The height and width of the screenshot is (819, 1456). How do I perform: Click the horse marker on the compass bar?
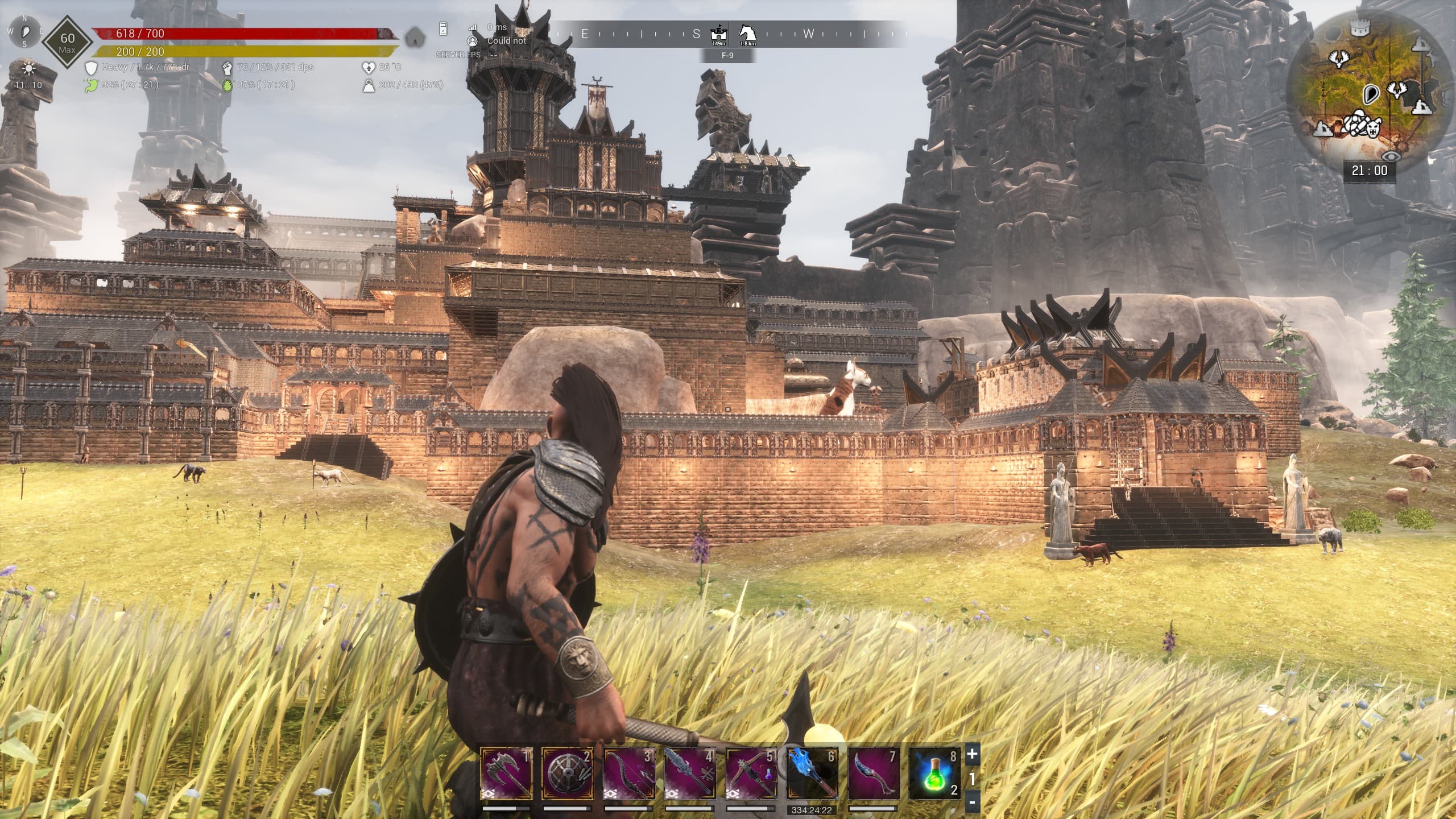click(x=747, y=32)
